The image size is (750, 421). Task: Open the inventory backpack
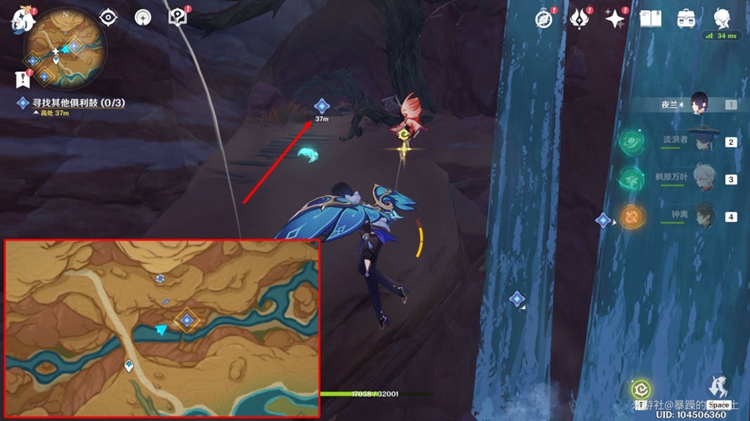pos(686,18)
